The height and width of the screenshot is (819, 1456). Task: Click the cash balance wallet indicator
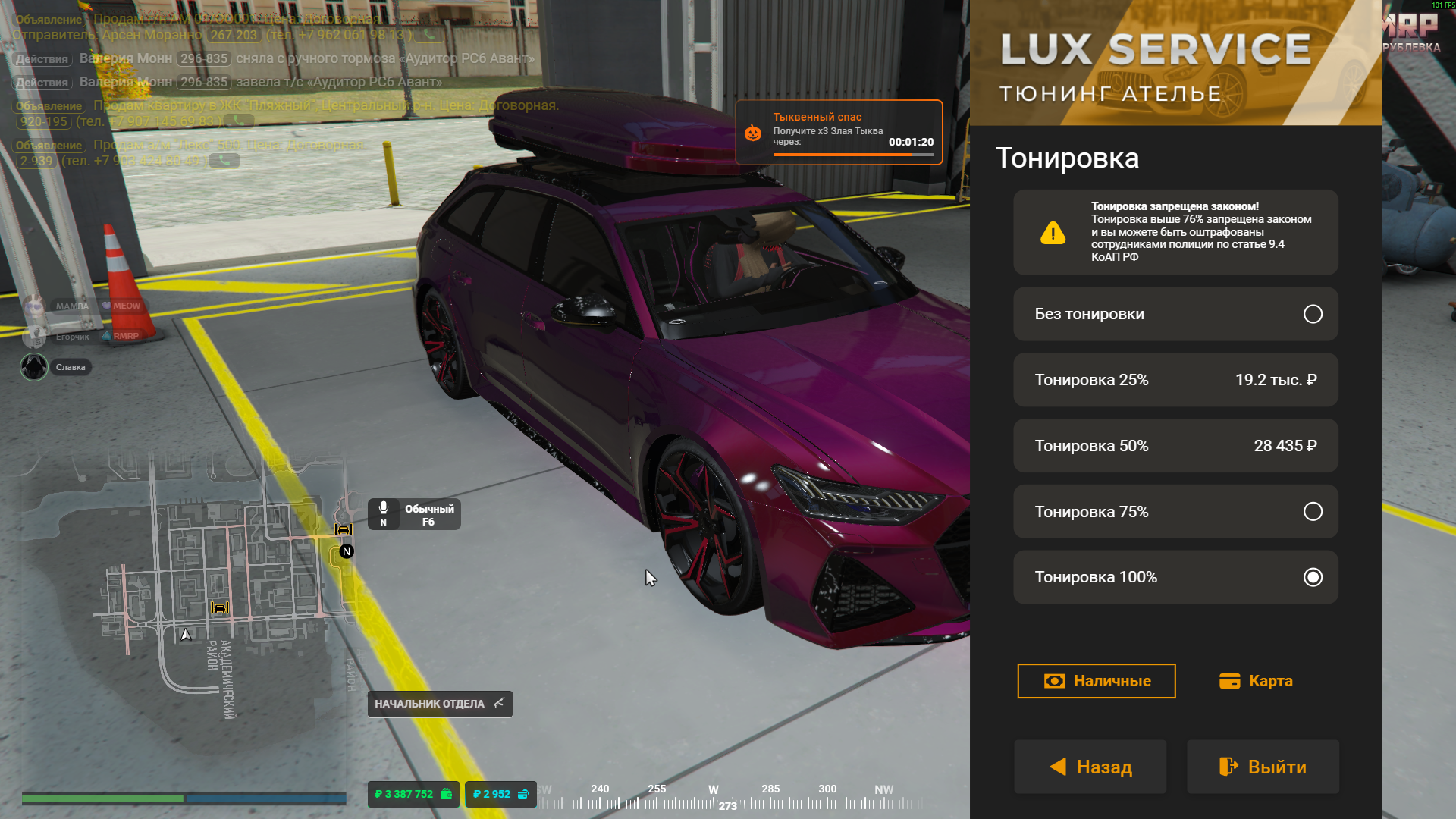click(x=413, y=794)
